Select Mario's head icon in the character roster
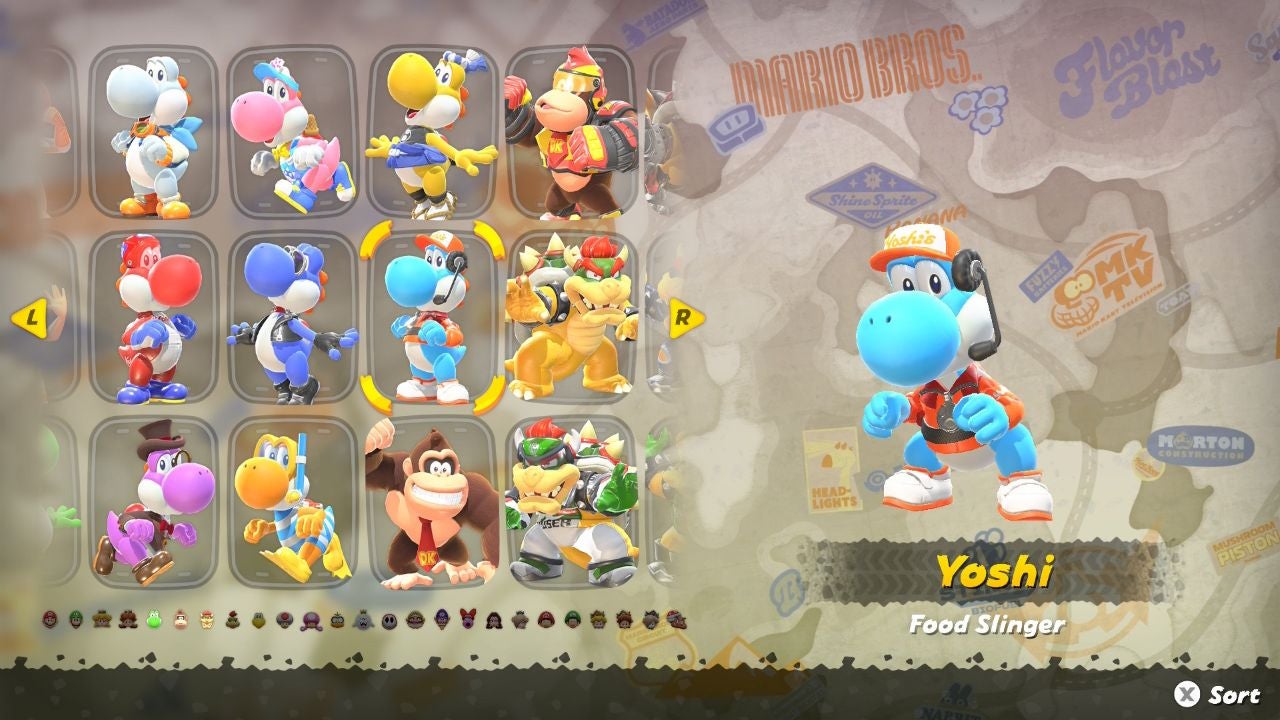The width and height of the screenshot is (1280, 720). [50, 612]
